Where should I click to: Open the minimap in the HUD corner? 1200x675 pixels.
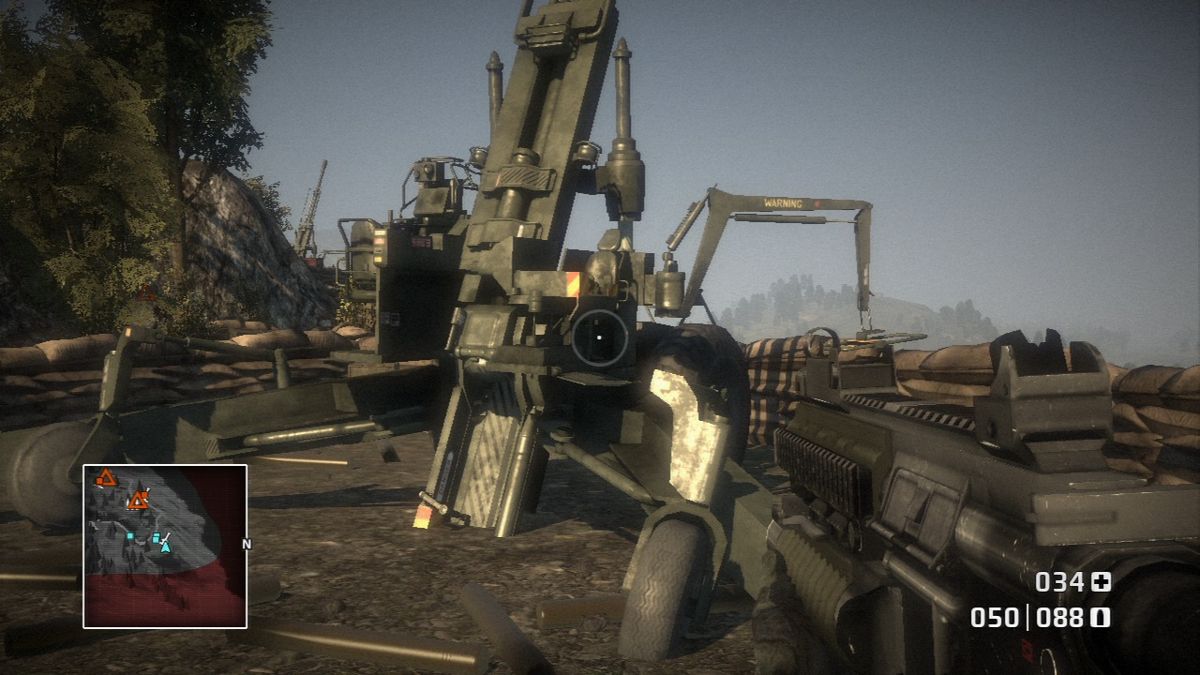click(x=165, y=546)
